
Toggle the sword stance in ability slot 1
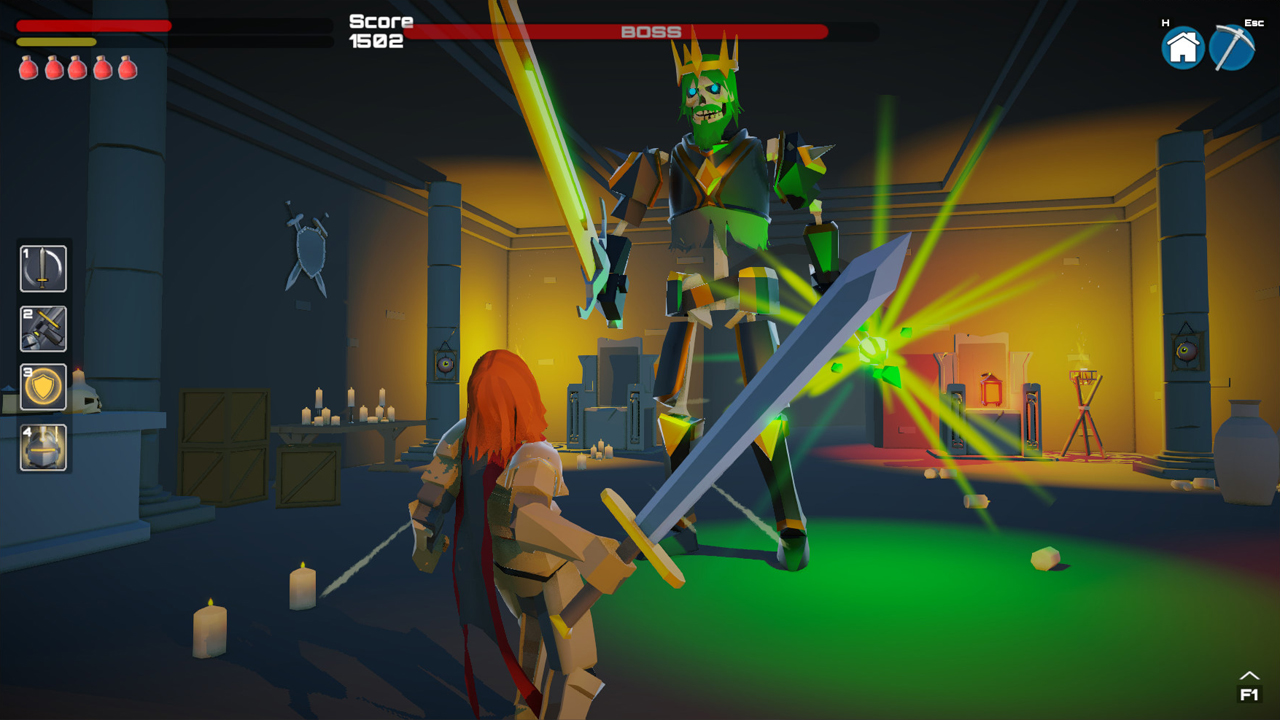pos(42,269)
